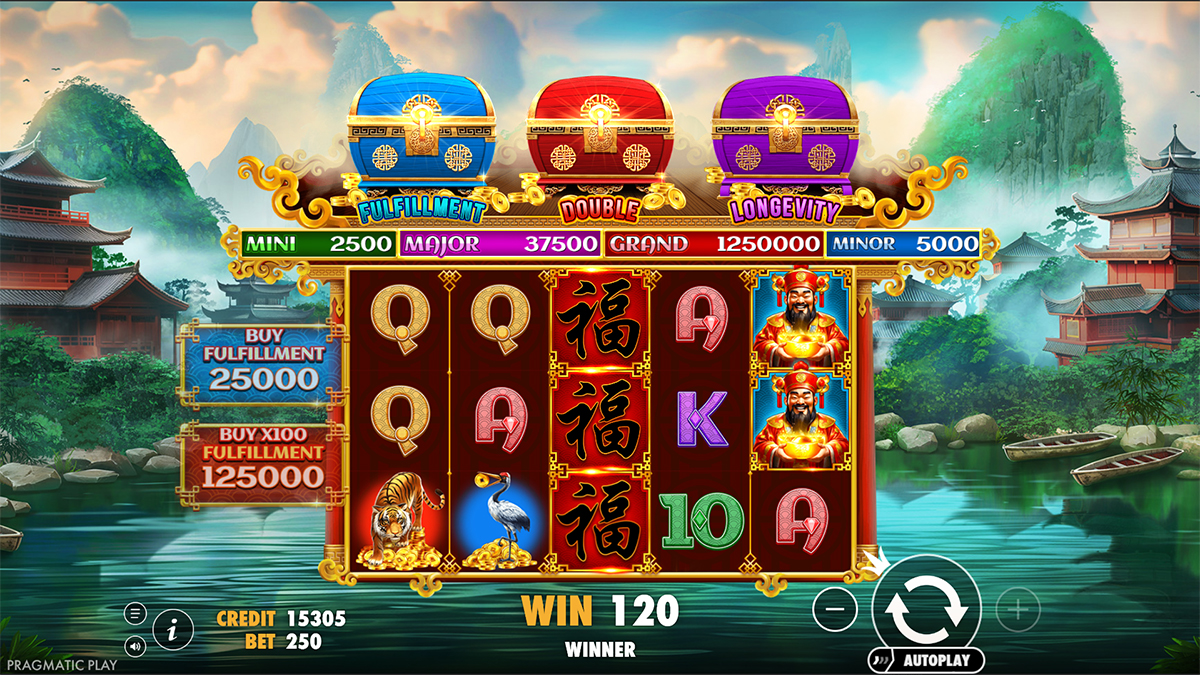This screenshot has width=1200, height=675.
Task: Spin the reels with the circular arrow button
Action: 926,607
